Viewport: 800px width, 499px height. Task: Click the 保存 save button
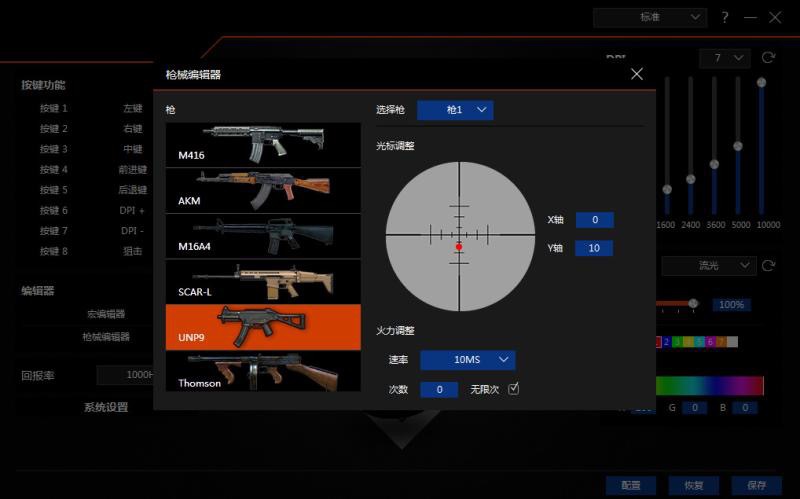pos(756,485)
